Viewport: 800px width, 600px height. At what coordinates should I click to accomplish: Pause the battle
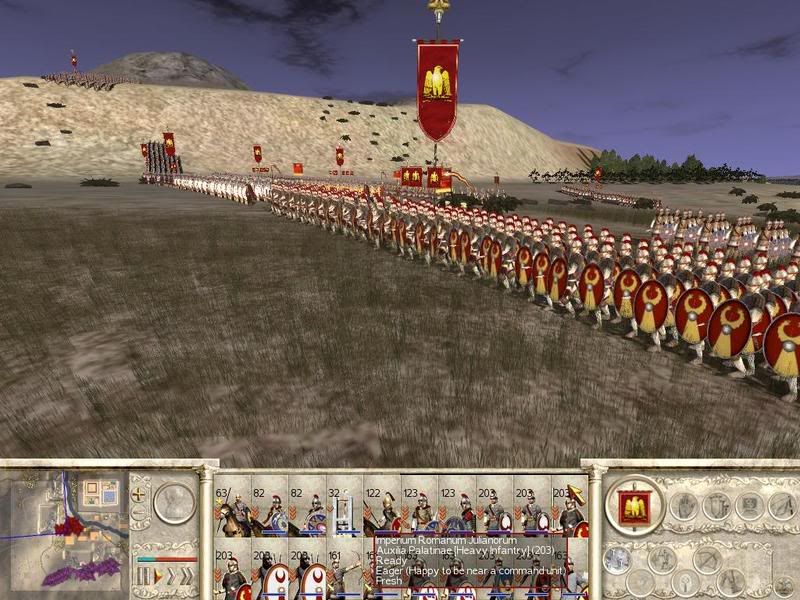(x=142, y=577)
